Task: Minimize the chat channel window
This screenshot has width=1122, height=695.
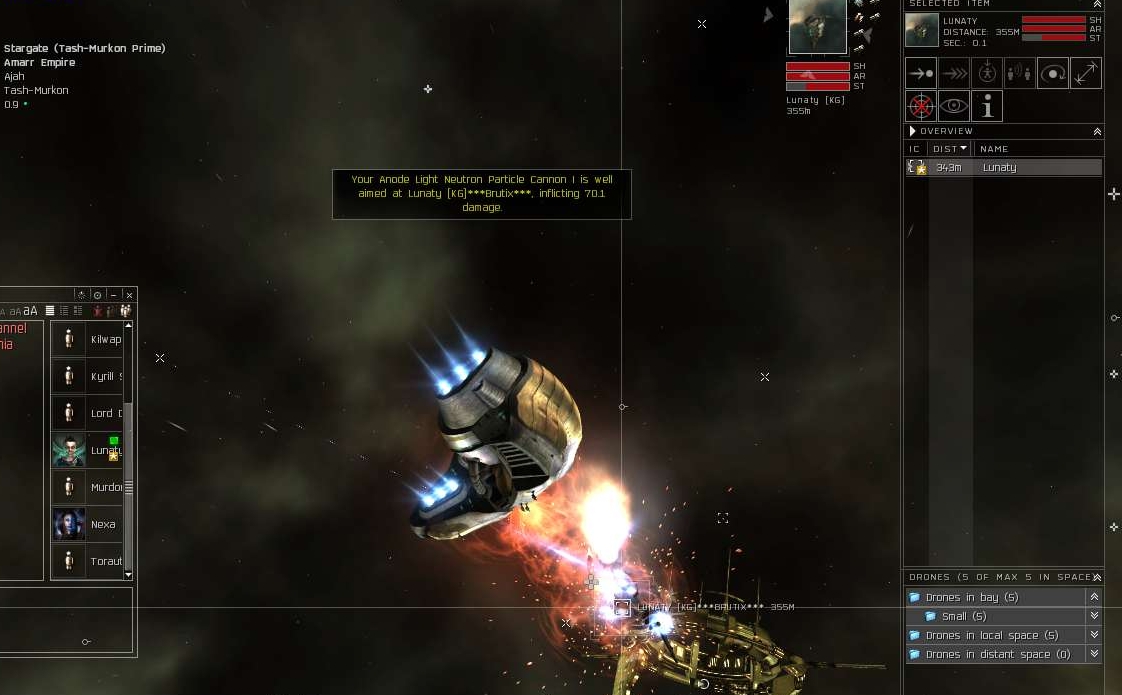Action: 113,295
